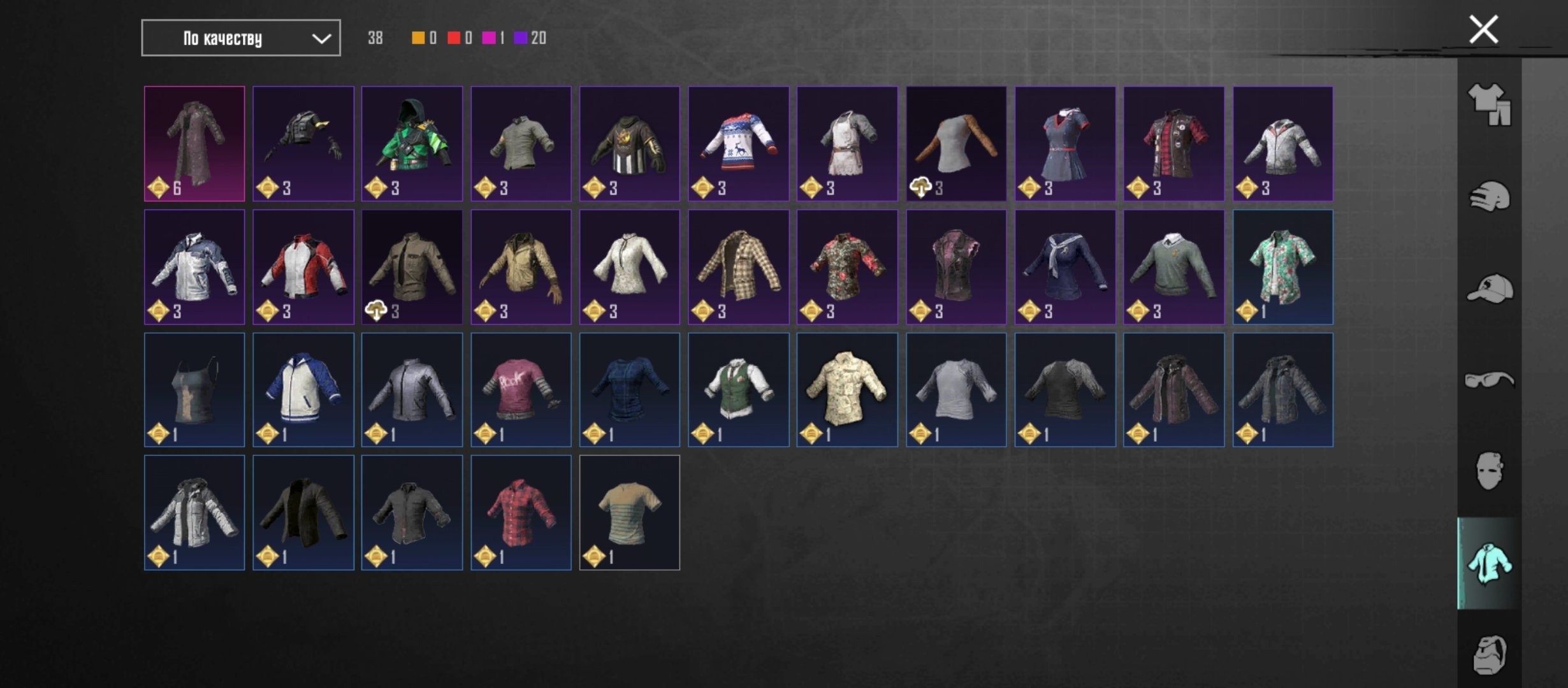Select the striped tan t-shirt
This screenshot has height=688, width=1568.
tap(629, 513)
